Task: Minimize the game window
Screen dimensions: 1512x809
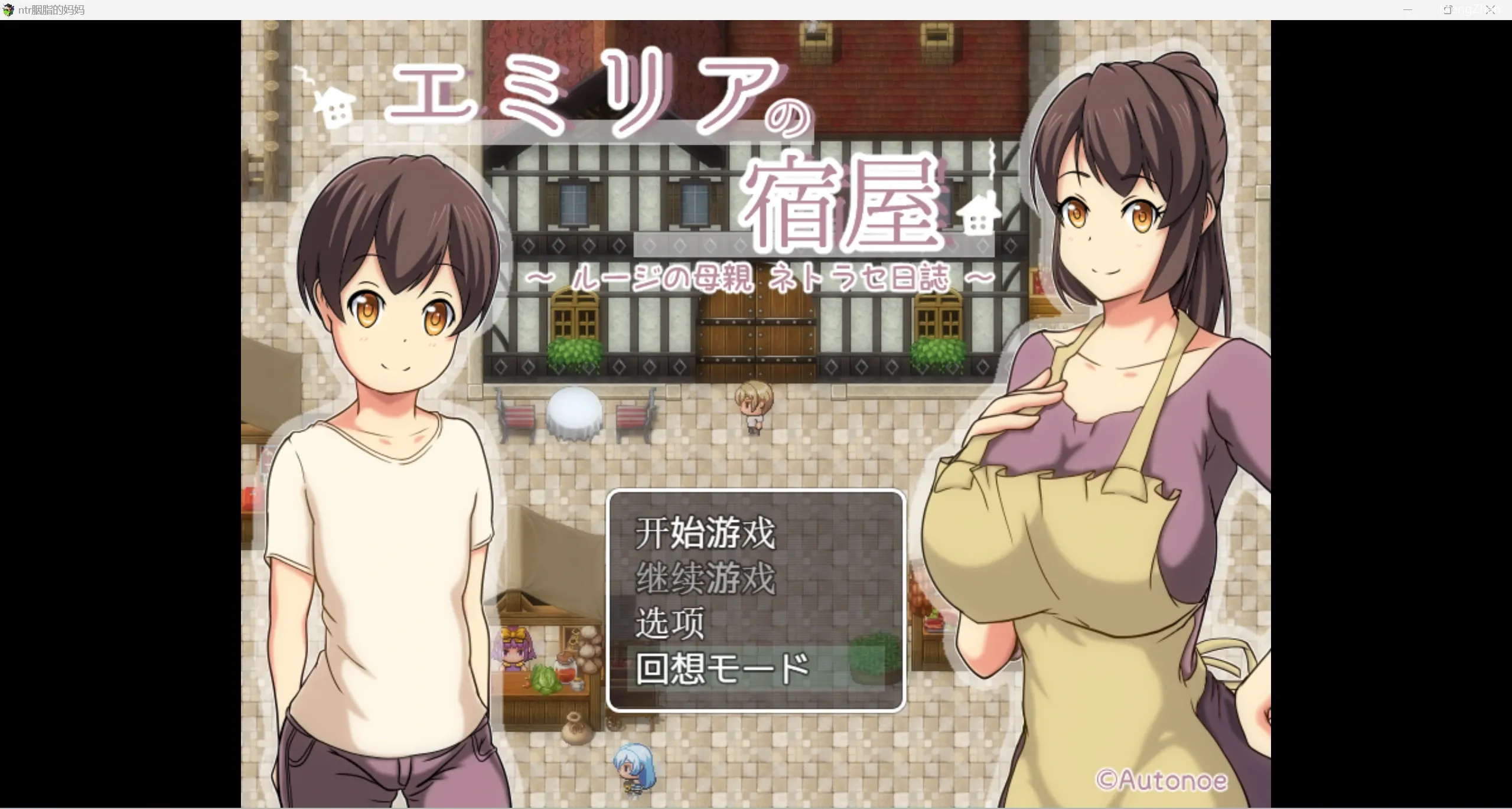Action: point(1407,10)
